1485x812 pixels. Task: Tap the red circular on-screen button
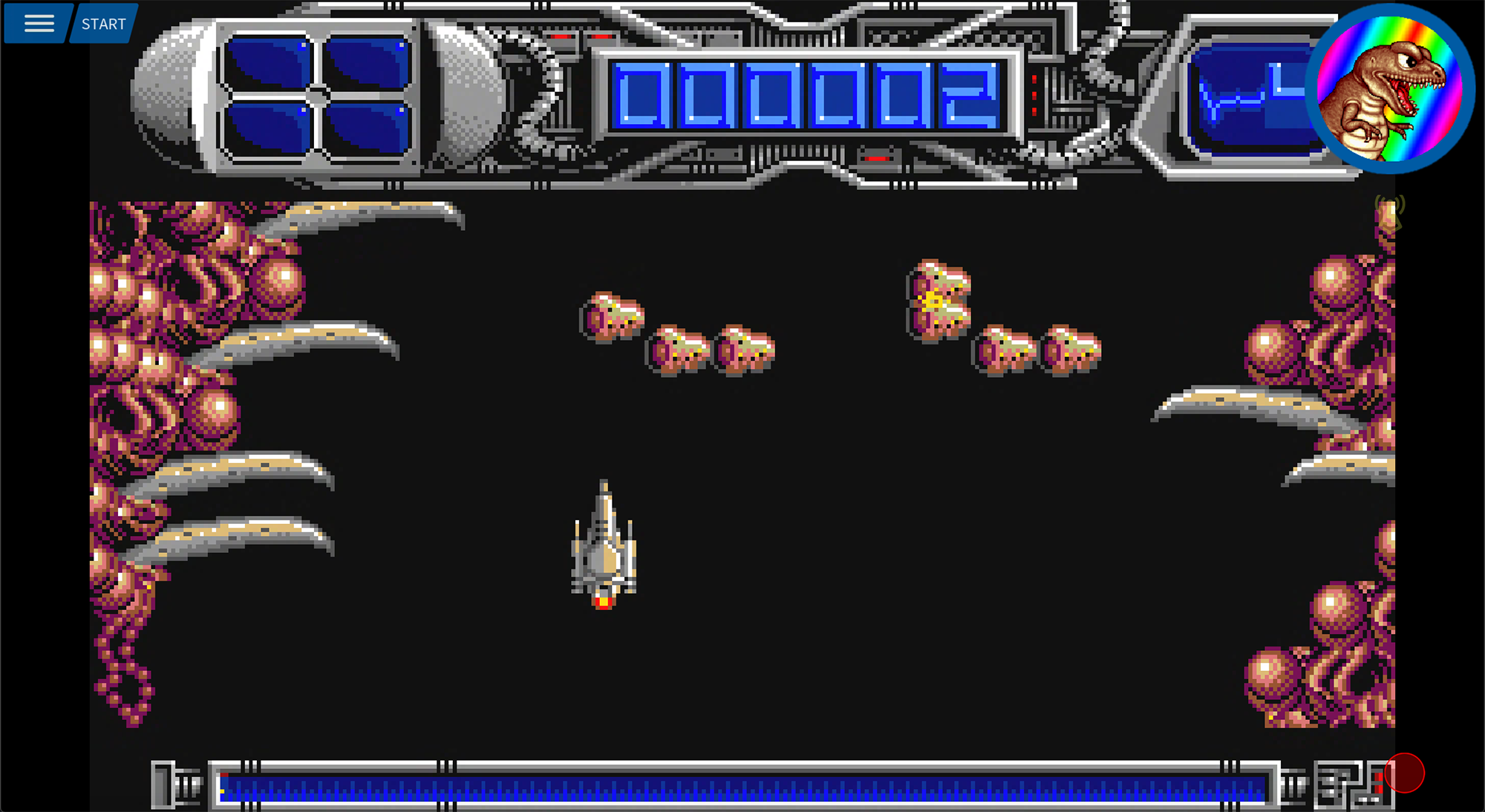pos(1404,773)
